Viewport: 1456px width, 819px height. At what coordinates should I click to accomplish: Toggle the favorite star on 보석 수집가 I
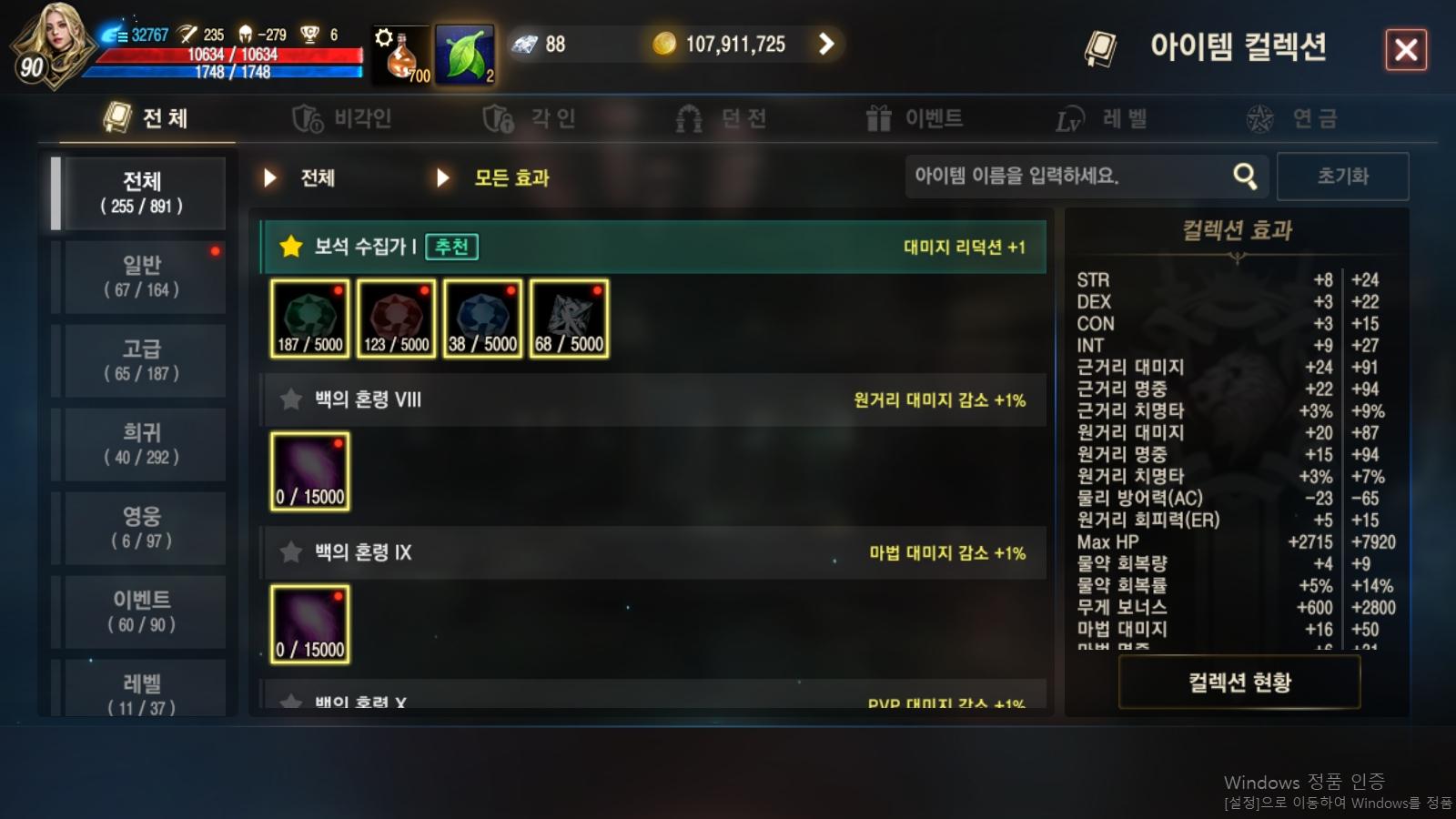click(x=290, y=247)
